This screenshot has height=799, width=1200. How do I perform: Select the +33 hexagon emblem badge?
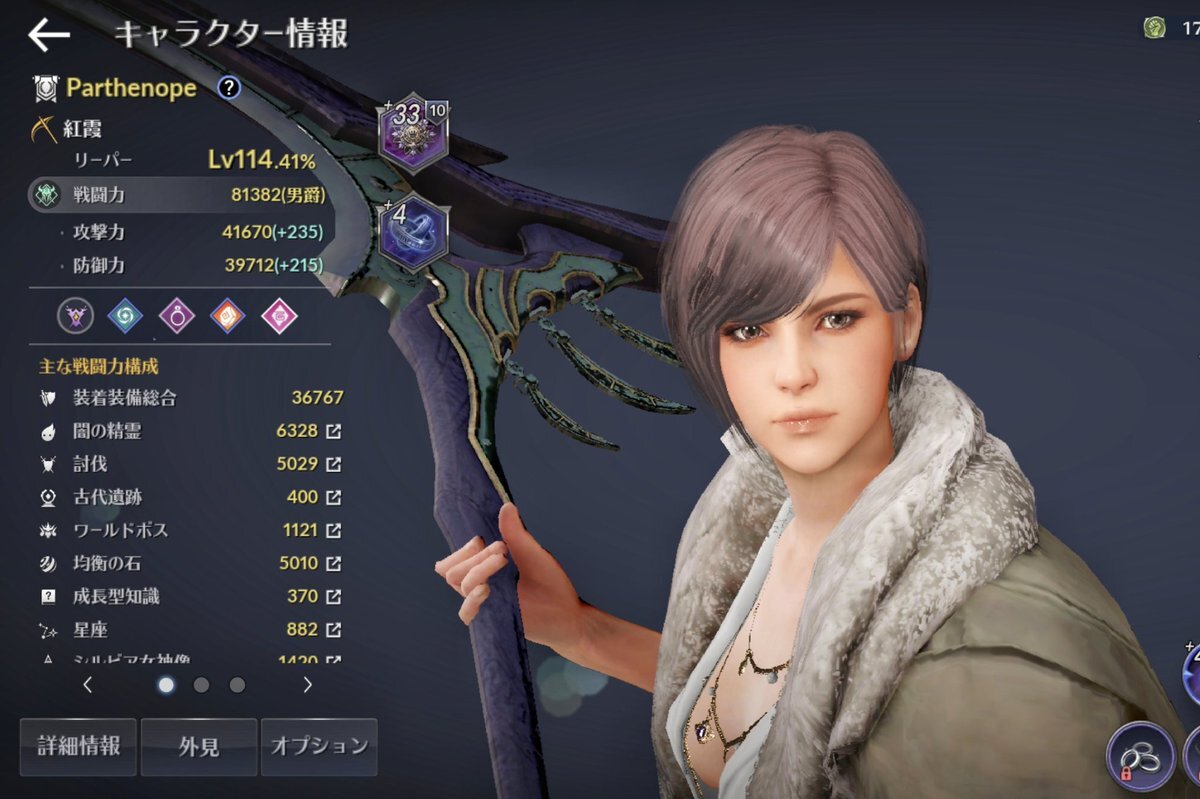pyautogui.click(x=413, y=132)
